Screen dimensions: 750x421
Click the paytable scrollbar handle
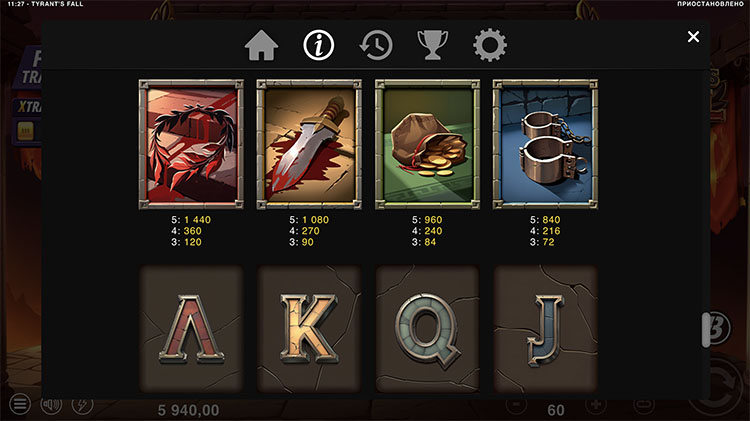pos(705,328)
